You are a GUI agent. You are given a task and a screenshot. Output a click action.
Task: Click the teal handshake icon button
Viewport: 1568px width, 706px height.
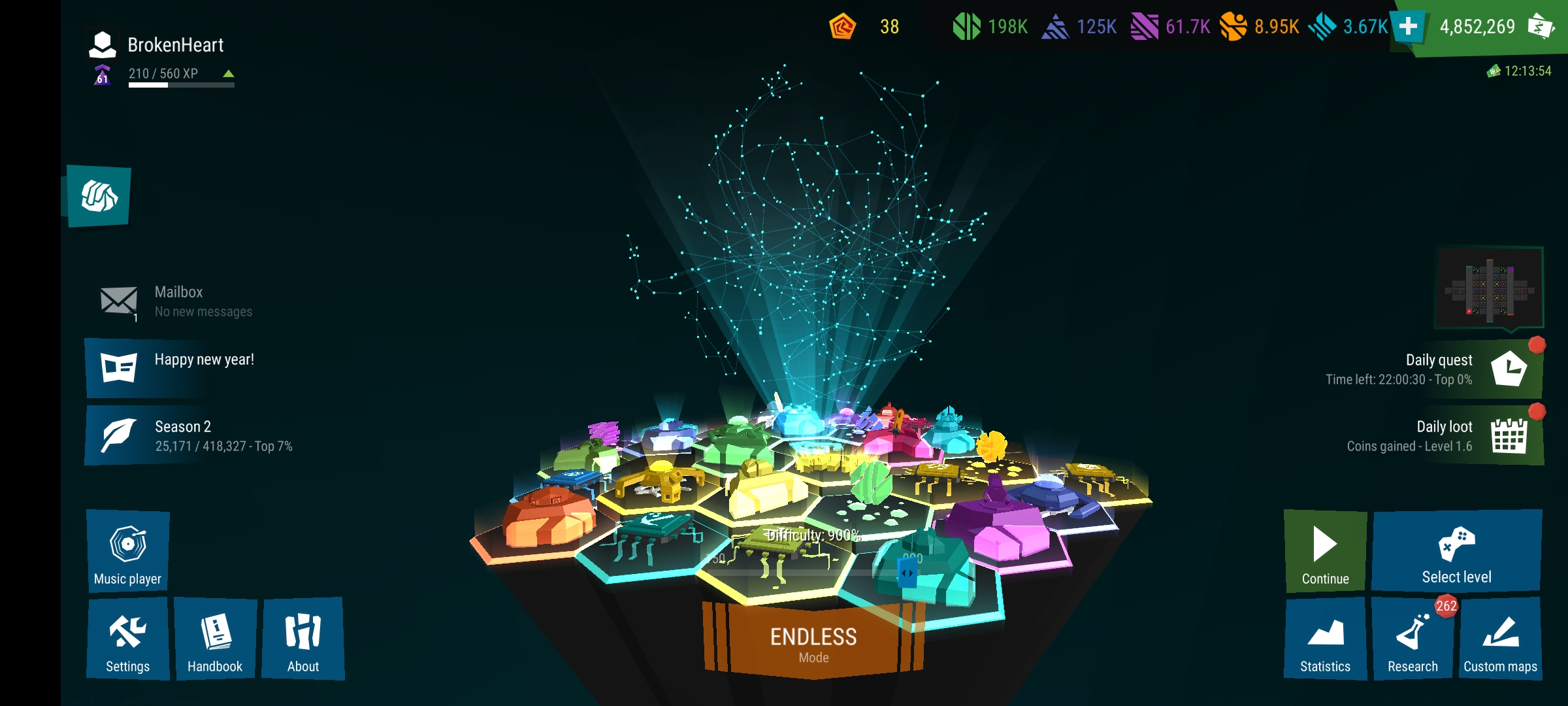click(x=99, y=196)
